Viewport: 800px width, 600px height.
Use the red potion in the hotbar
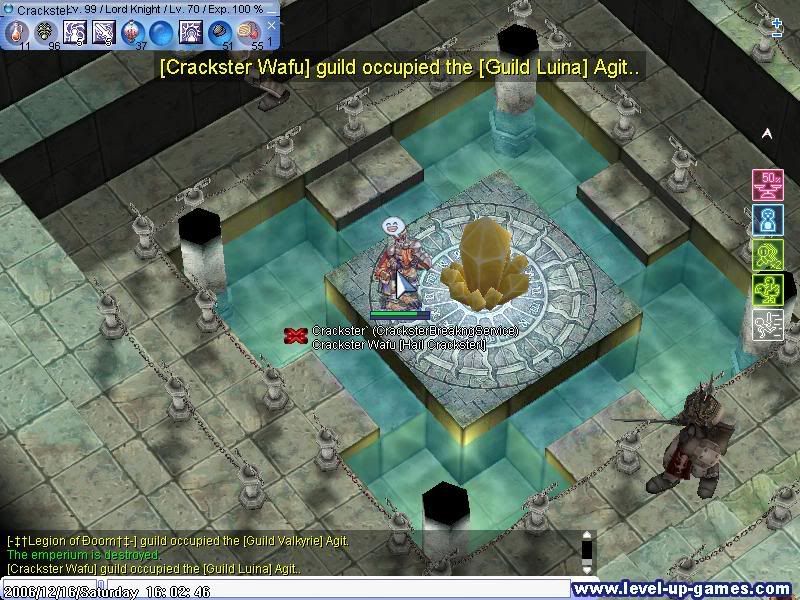coord(16,32)
